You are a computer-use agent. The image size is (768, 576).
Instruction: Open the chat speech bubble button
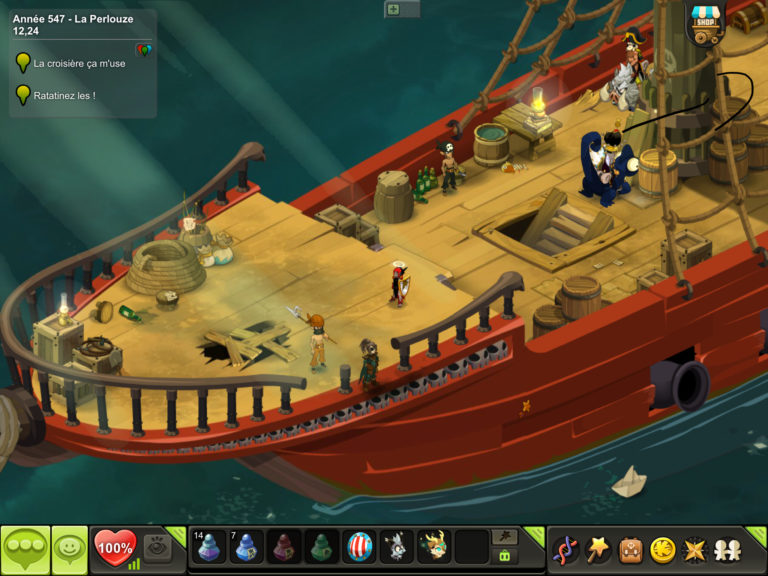pos(25,548)
